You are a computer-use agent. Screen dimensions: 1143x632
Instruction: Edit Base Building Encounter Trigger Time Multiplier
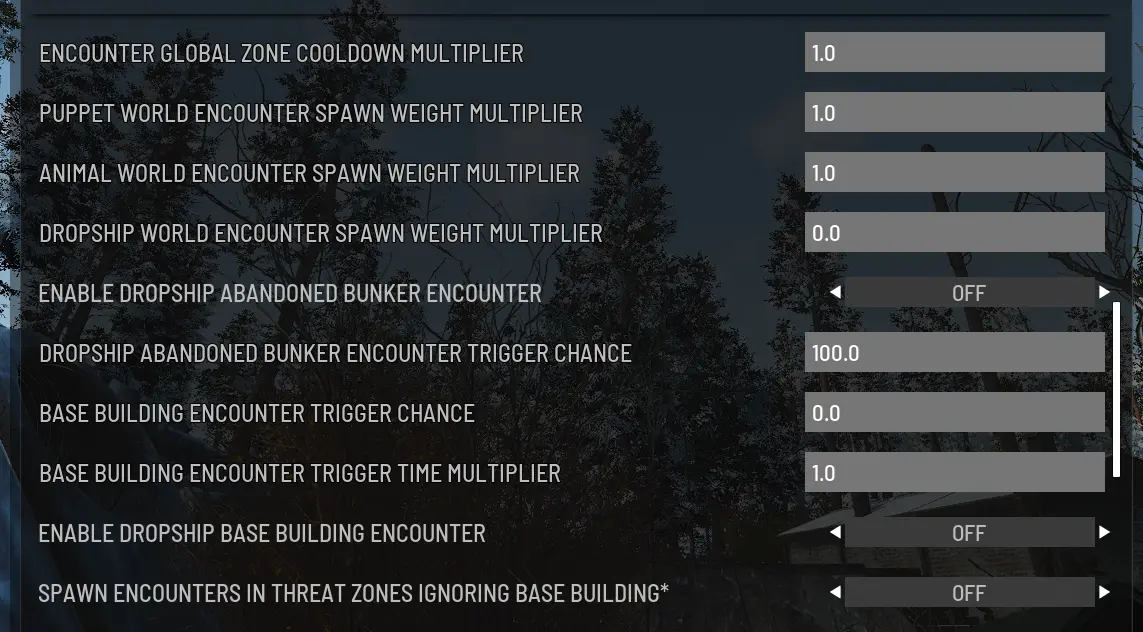(954, 473)
